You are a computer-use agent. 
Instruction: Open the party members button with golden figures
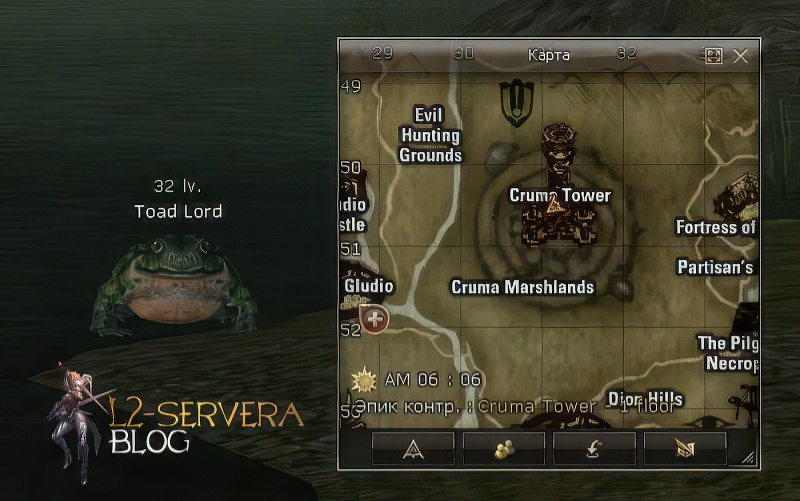coord(504,450)
